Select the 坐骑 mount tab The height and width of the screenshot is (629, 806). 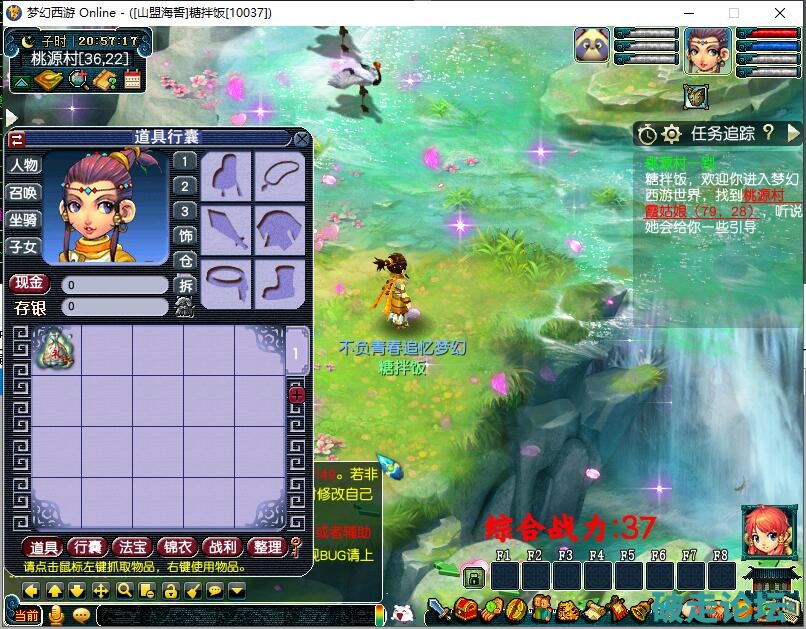24,219
